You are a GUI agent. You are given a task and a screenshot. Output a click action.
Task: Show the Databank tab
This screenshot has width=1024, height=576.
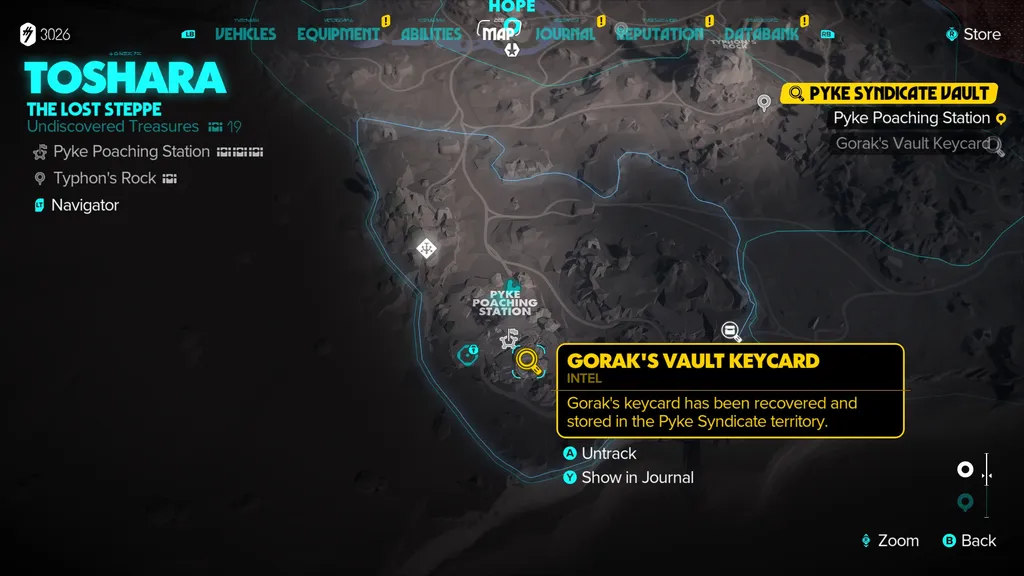click(x=761, y=34)
